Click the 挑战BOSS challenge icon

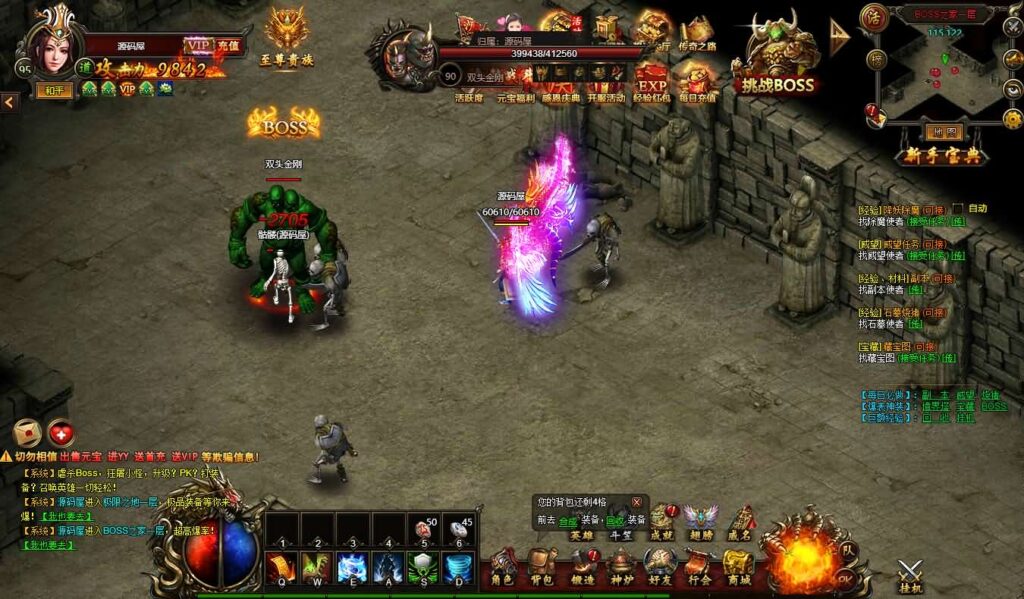(778, 60)
